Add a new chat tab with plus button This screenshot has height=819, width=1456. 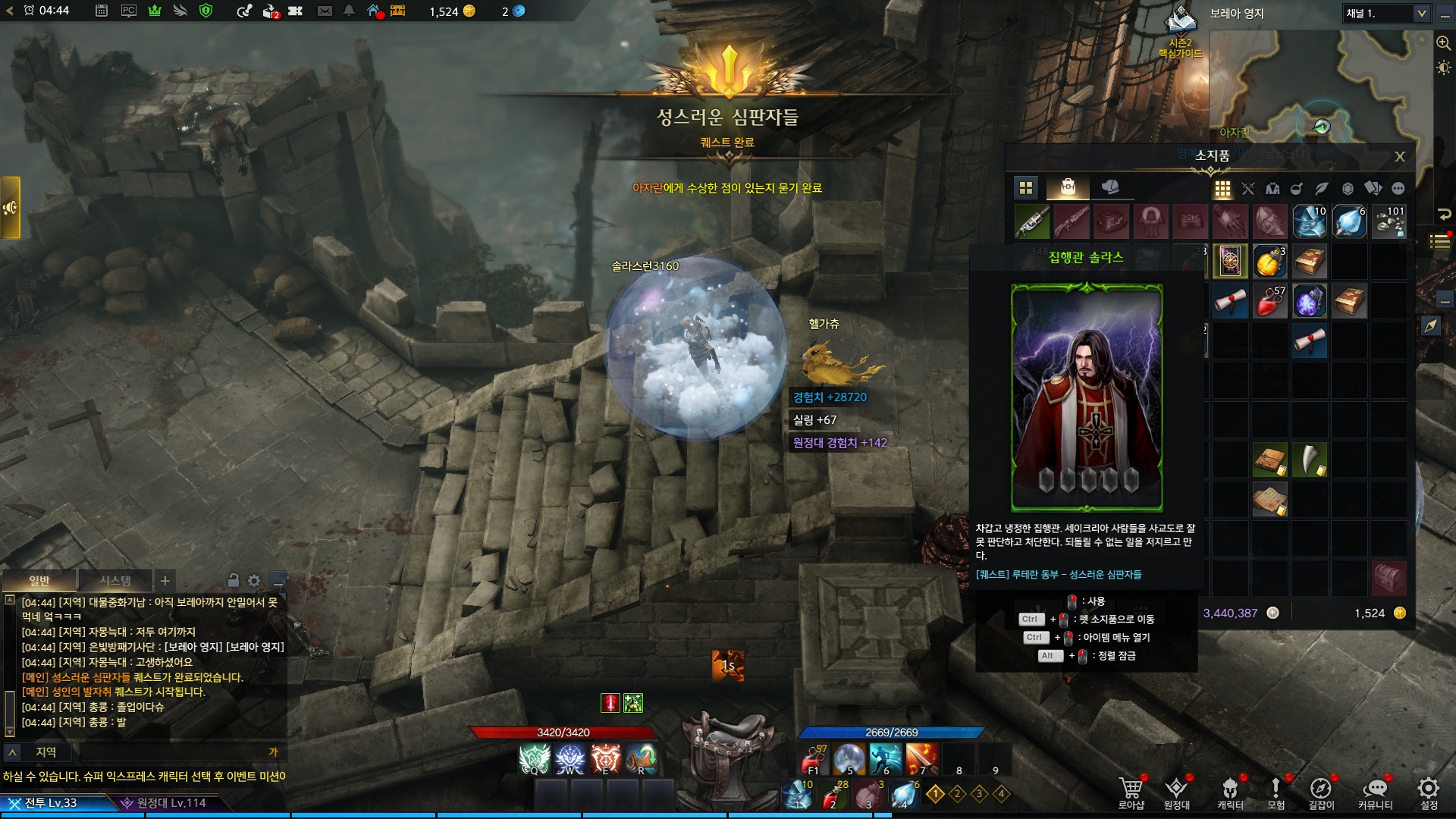tap(165, 581)
